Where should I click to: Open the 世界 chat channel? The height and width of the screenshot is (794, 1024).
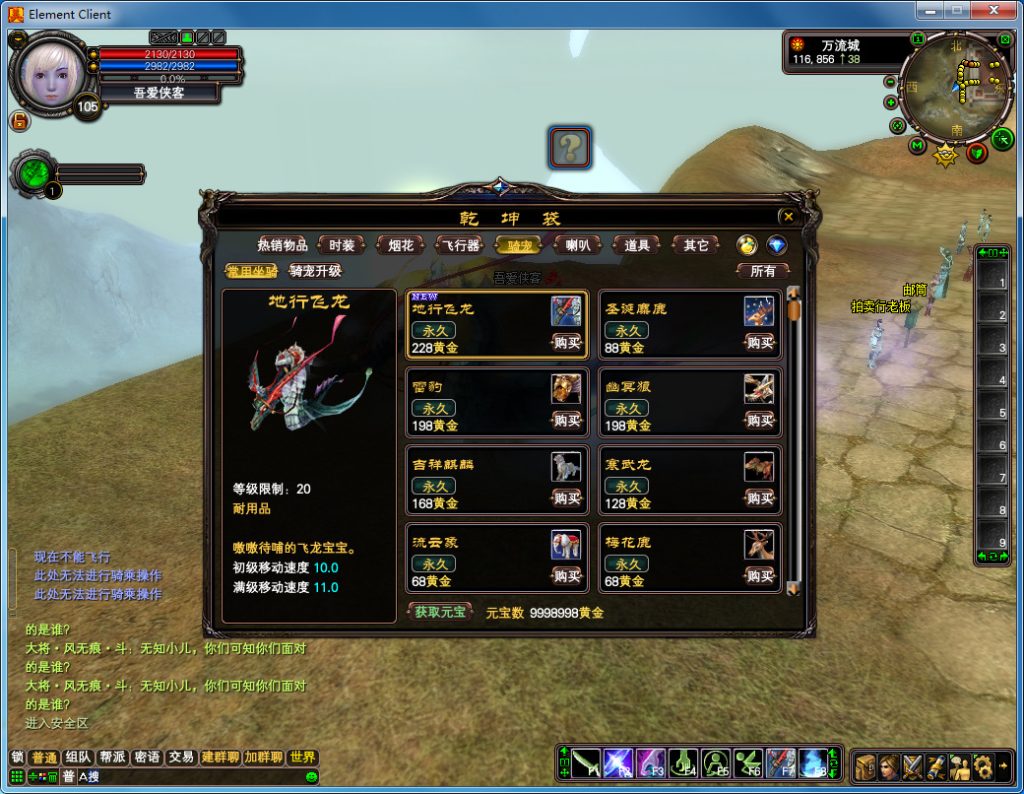coord(303,758)
